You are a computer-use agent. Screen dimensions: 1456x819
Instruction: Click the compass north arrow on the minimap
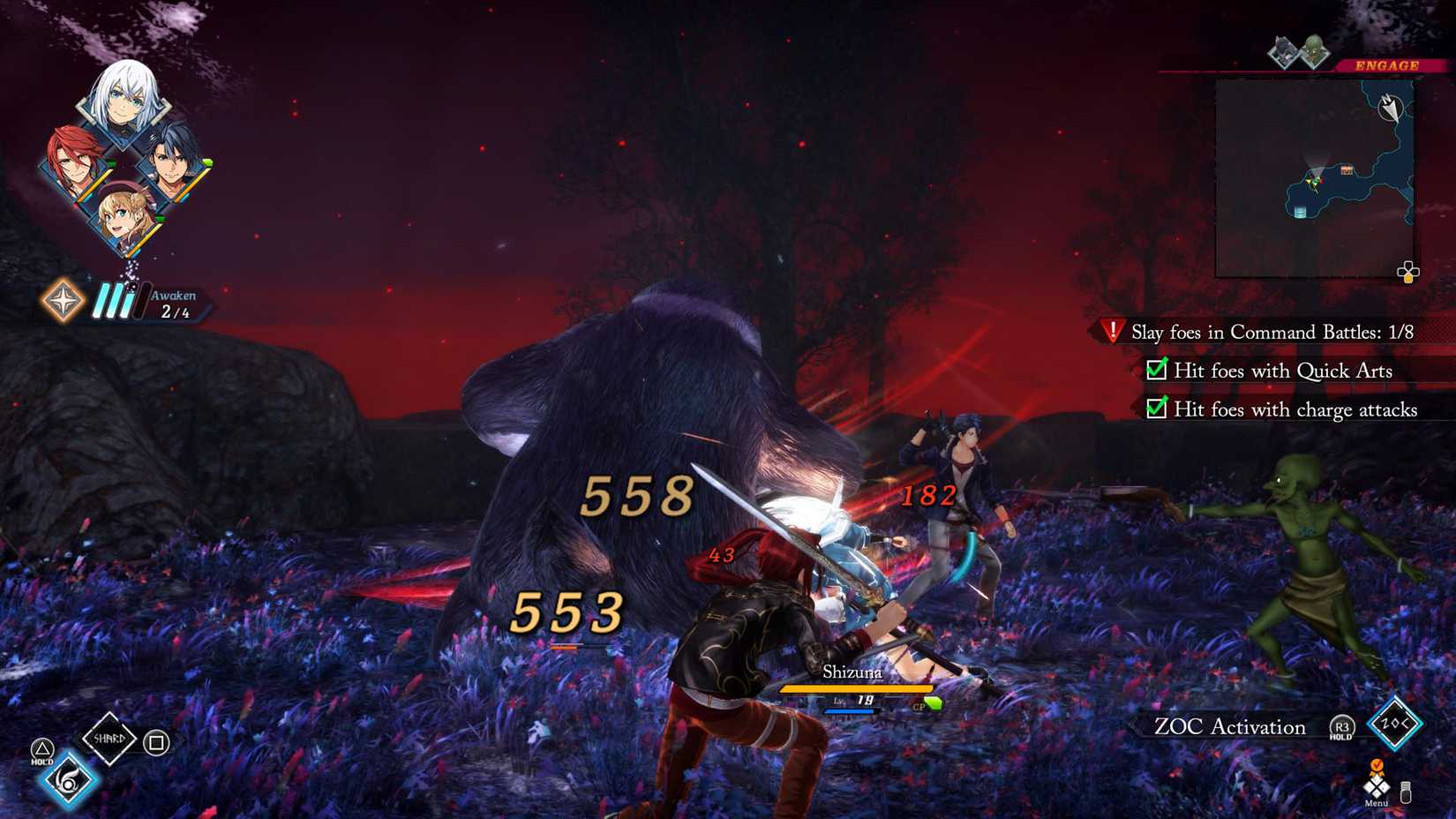click(x=1392, y=107)
